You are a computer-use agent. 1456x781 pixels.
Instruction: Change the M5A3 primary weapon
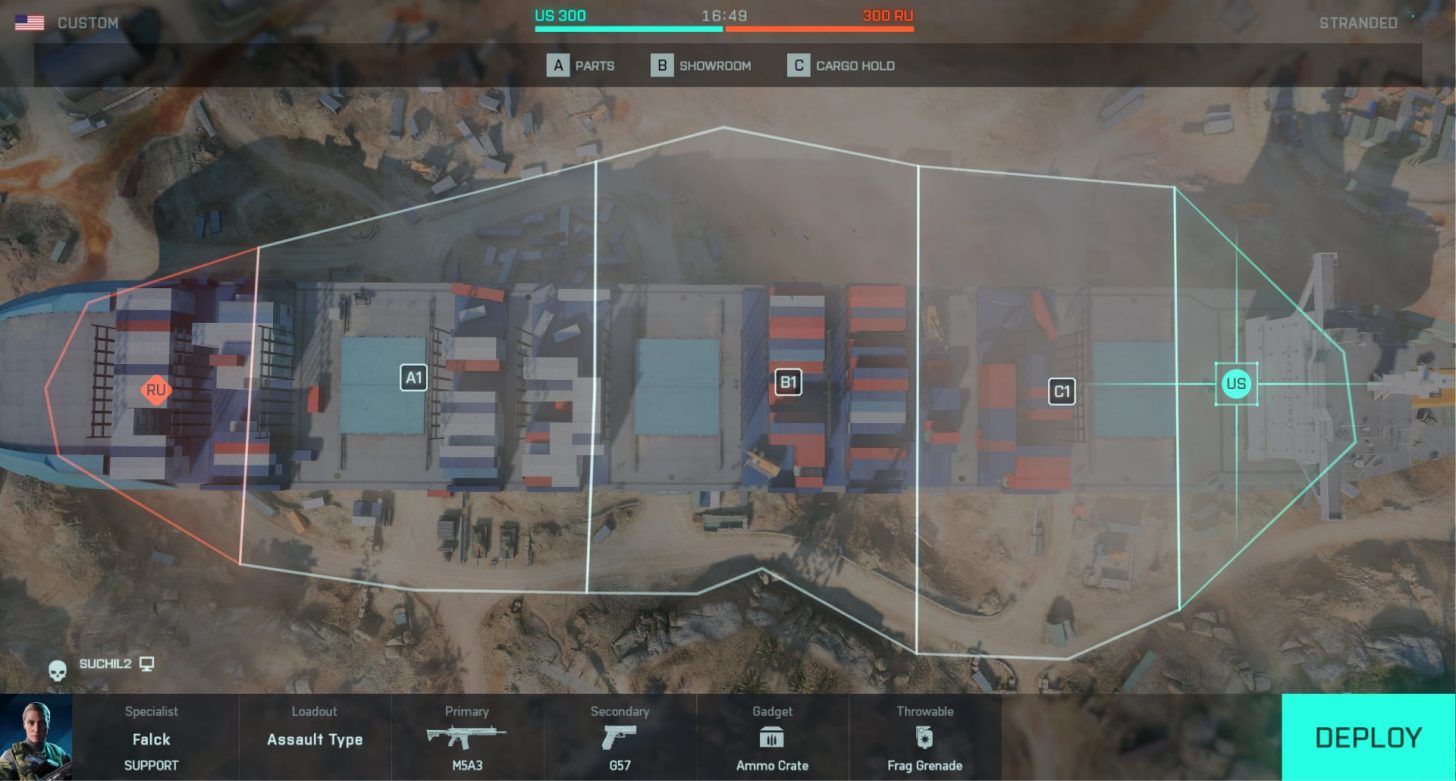click(466, 738)
